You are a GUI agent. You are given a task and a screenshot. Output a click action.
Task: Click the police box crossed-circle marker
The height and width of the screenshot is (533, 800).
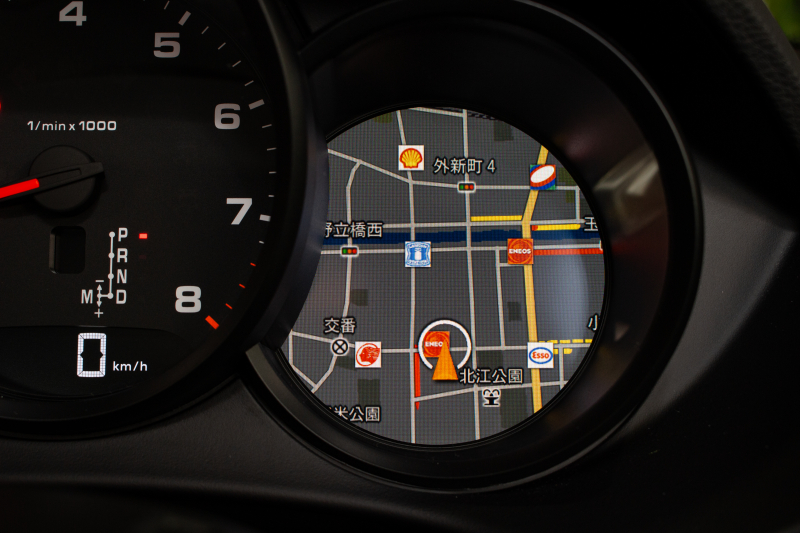coord(340,348)
